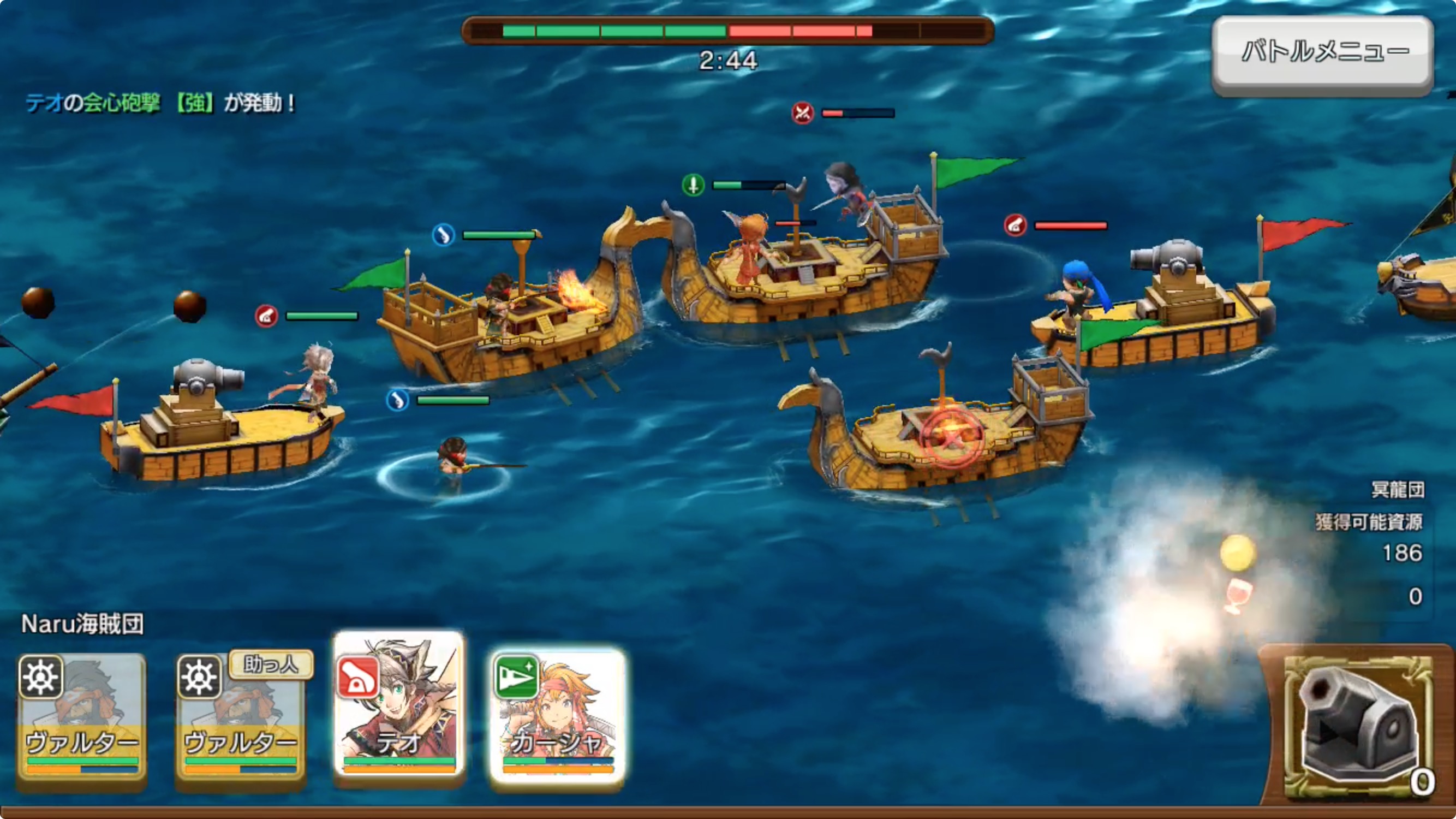Viewport: 1456px width, 819px height.
Task: Select the テオ character card
Action: (x=399, y=704)
